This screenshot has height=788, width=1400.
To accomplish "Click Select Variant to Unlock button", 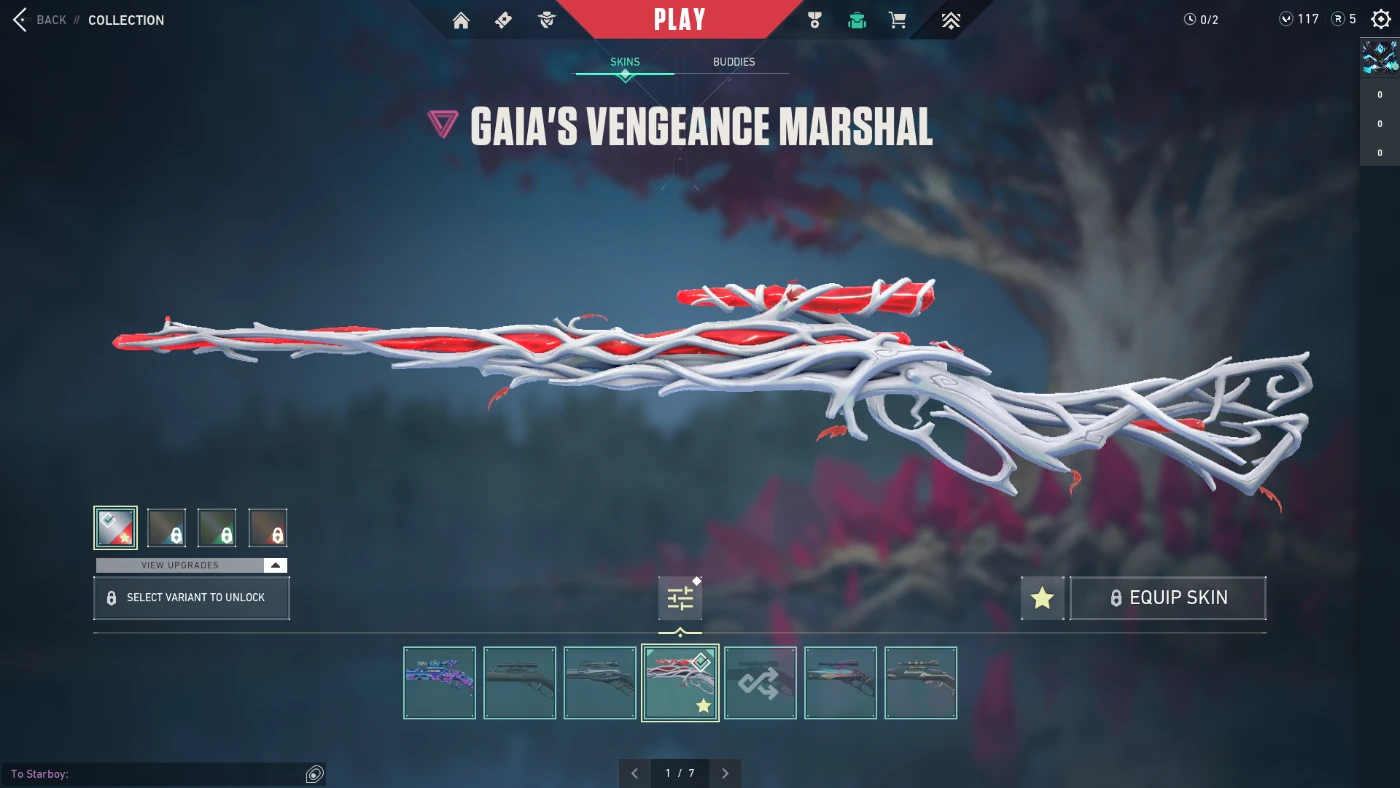I will click(191, 598).
